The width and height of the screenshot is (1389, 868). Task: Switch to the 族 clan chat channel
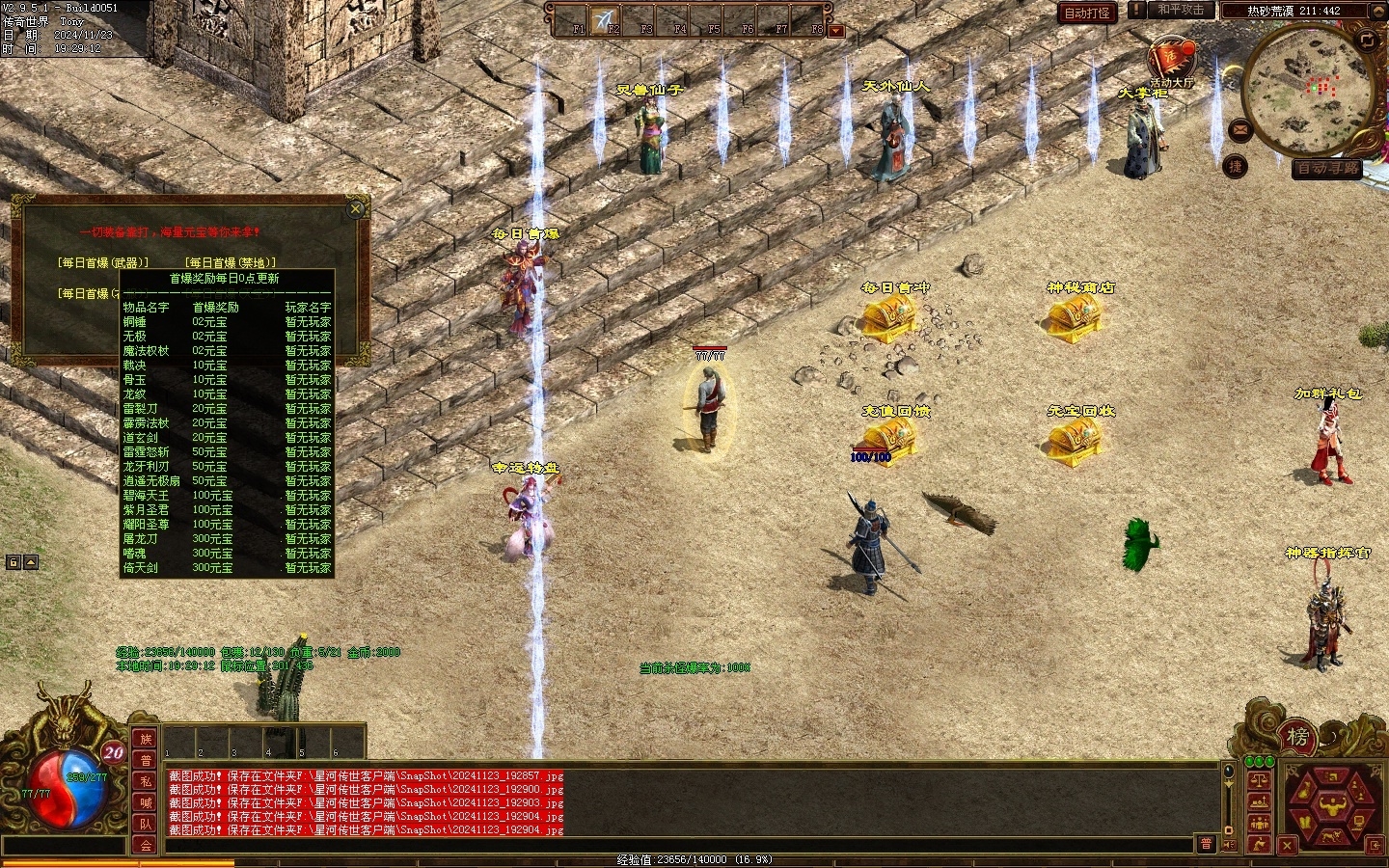click(x=146, y=739)
